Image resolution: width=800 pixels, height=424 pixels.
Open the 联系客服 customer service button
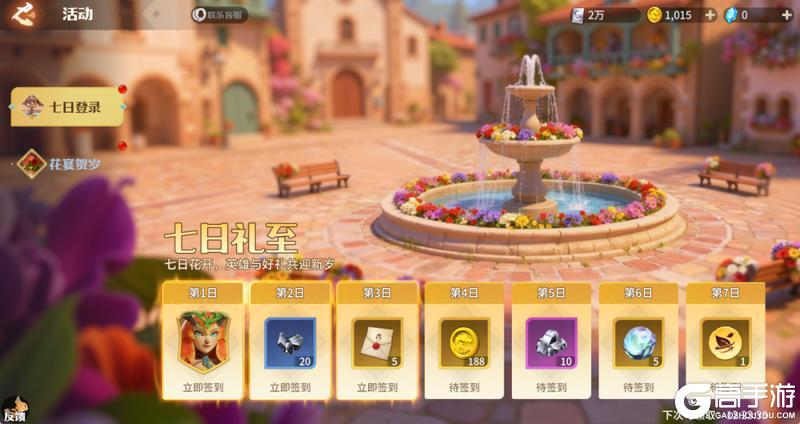pos(218,15)
